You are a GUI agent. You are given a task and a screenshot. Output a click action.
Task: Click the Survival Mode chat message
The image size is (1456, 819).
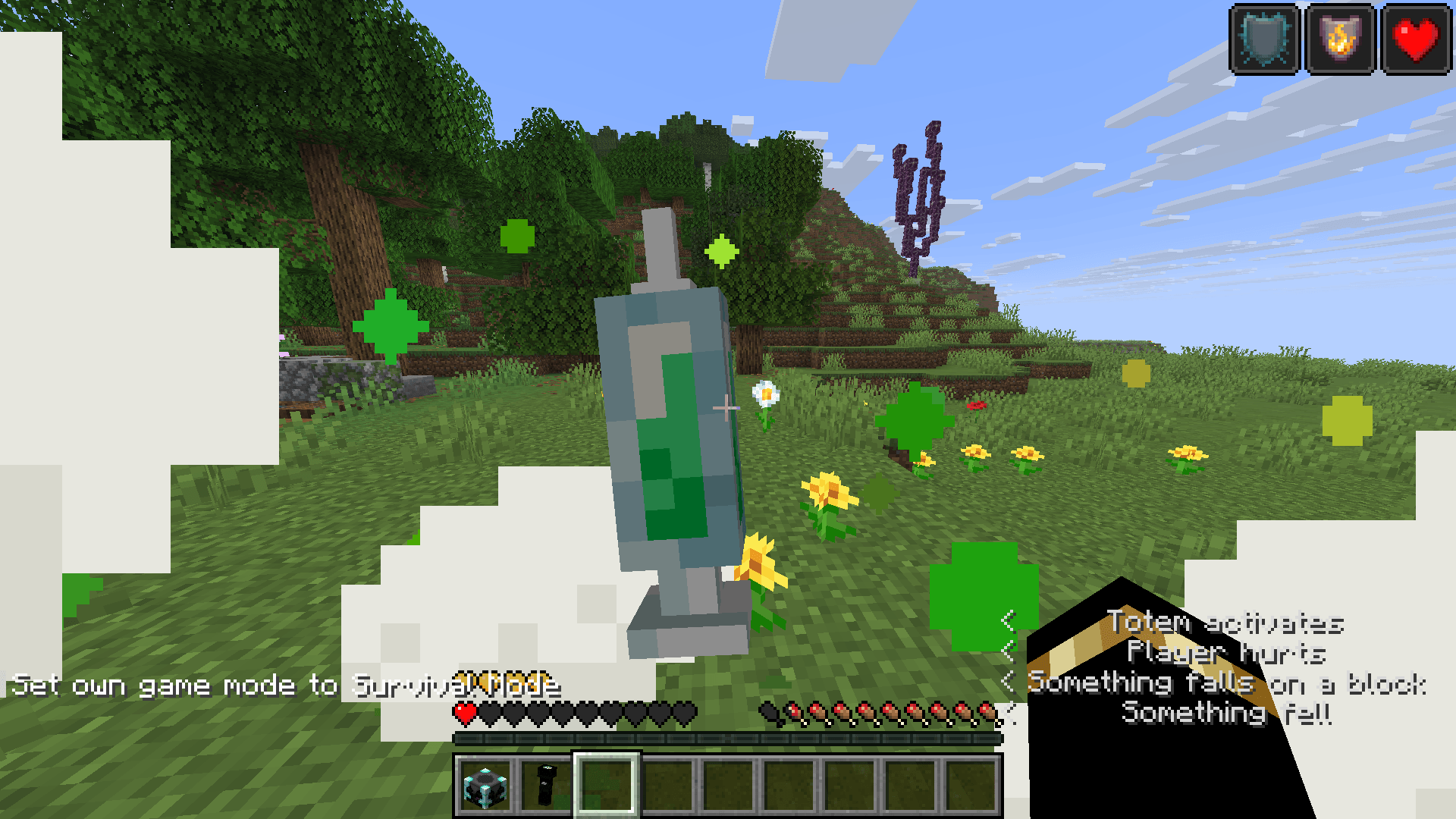pos(288,685)
